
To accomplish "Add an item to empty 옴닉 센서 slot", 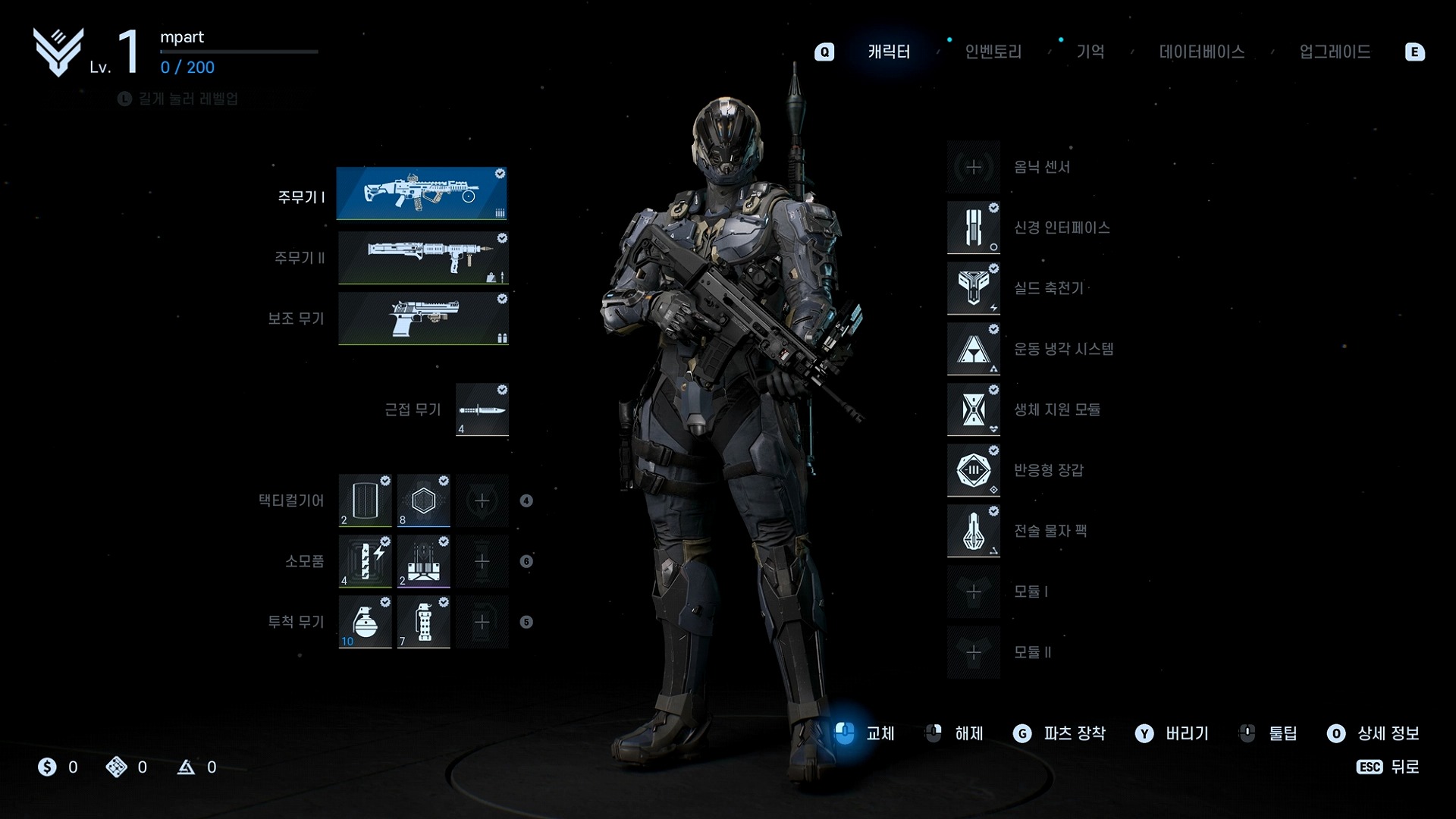I will click(x=974, y=167).
